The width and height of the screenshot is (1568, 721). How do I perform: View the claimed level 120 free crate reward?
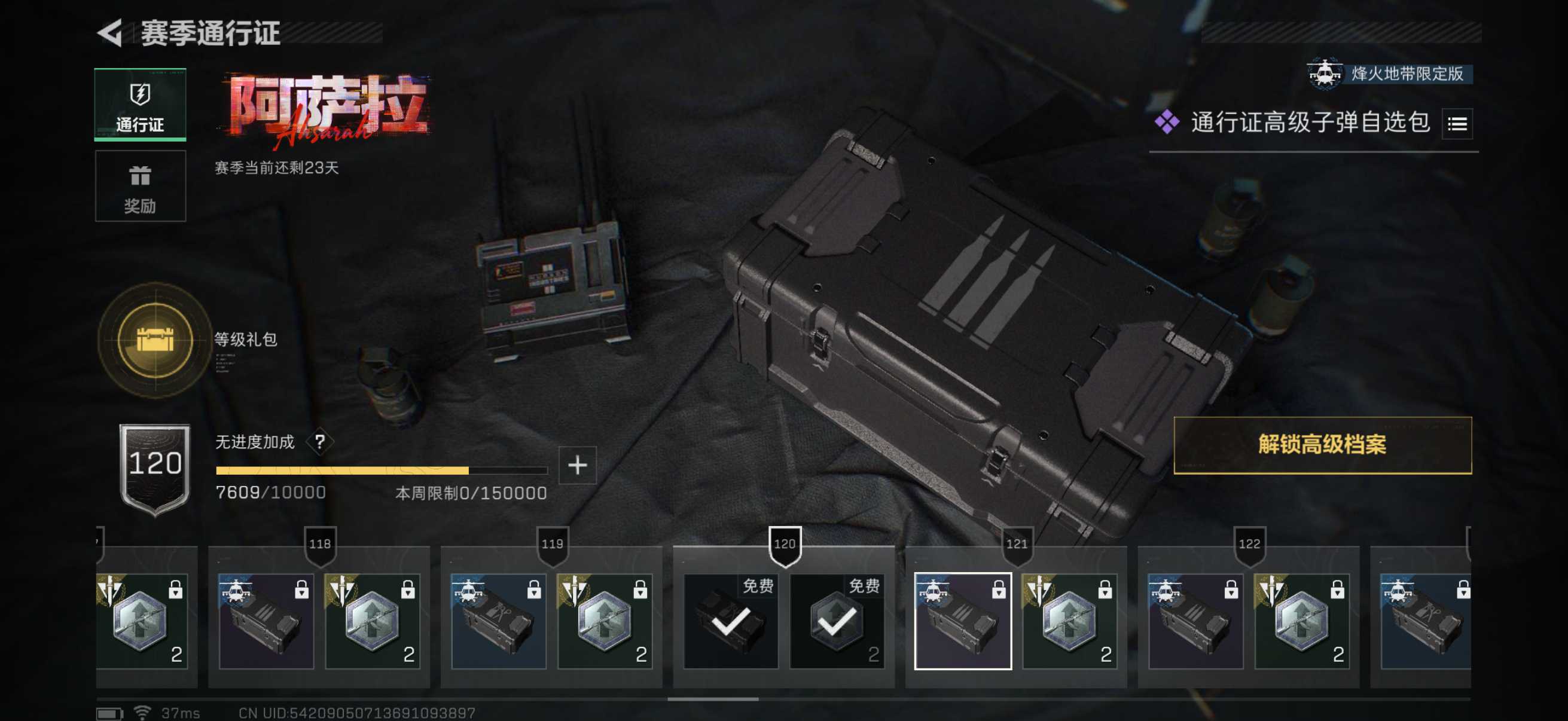pos(730,621)
